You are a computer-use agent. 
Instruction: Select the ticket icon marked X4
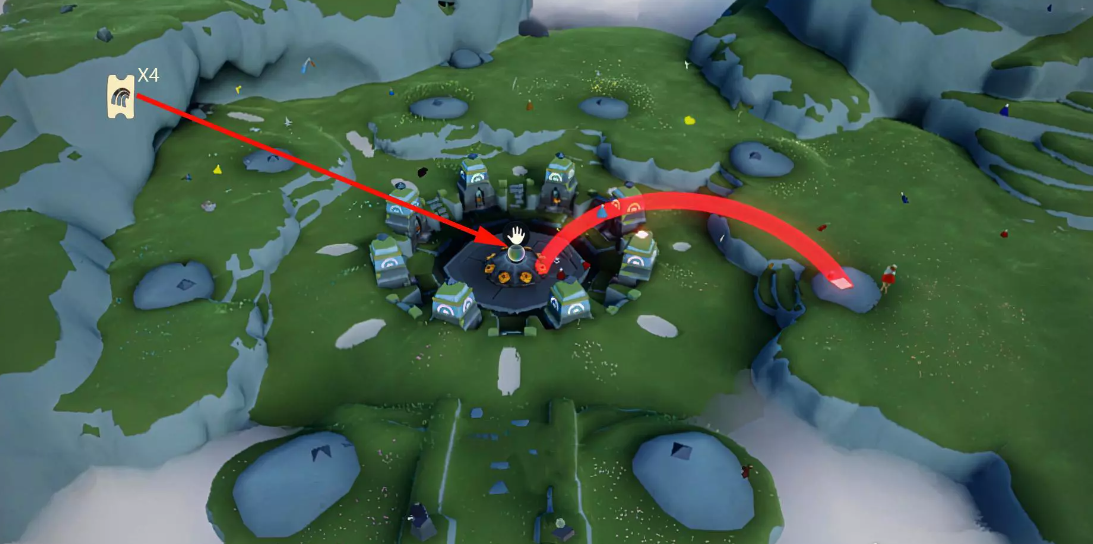pos(121,97)
